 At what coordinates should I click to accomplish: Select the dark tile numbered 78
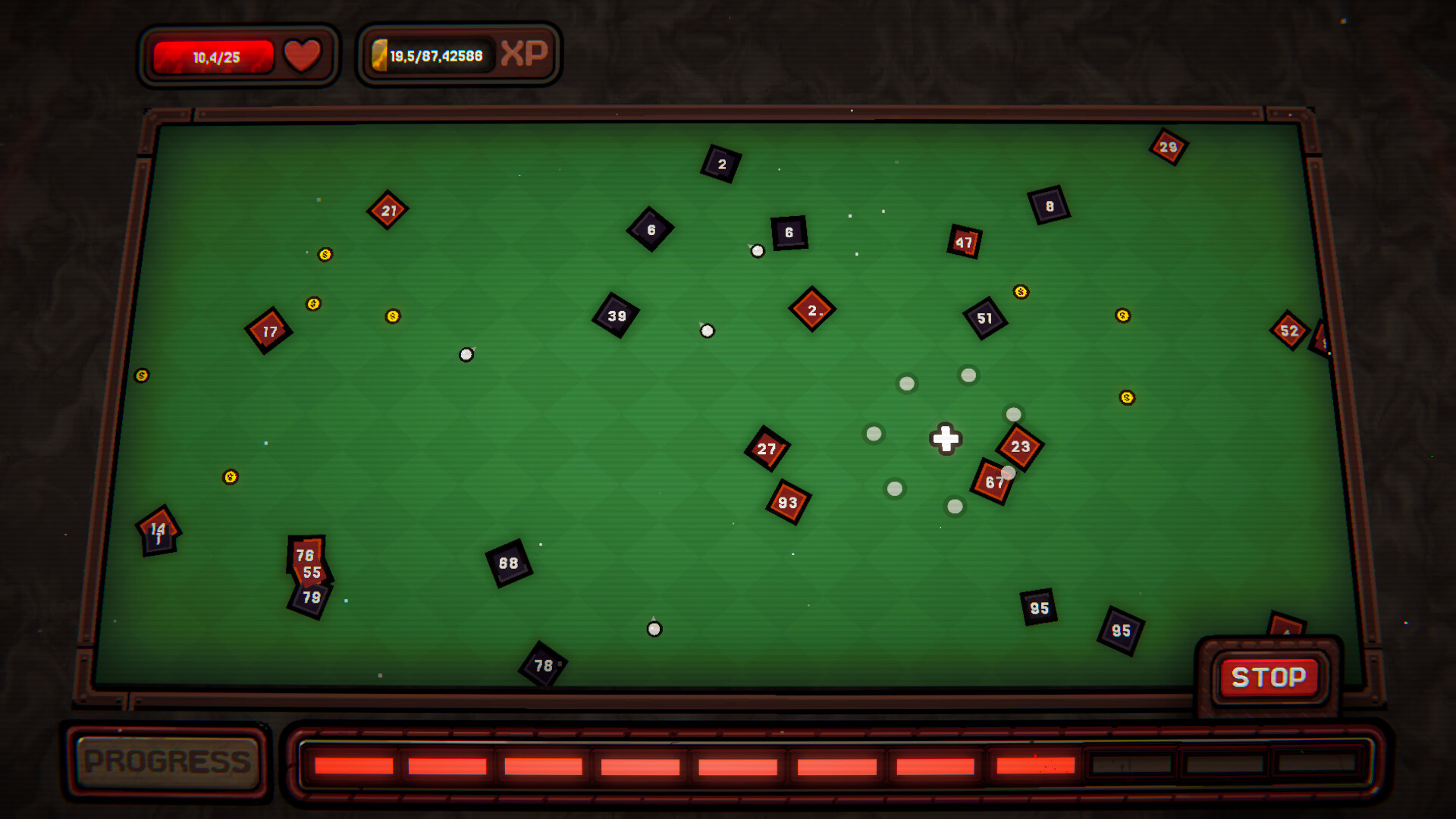543,667
